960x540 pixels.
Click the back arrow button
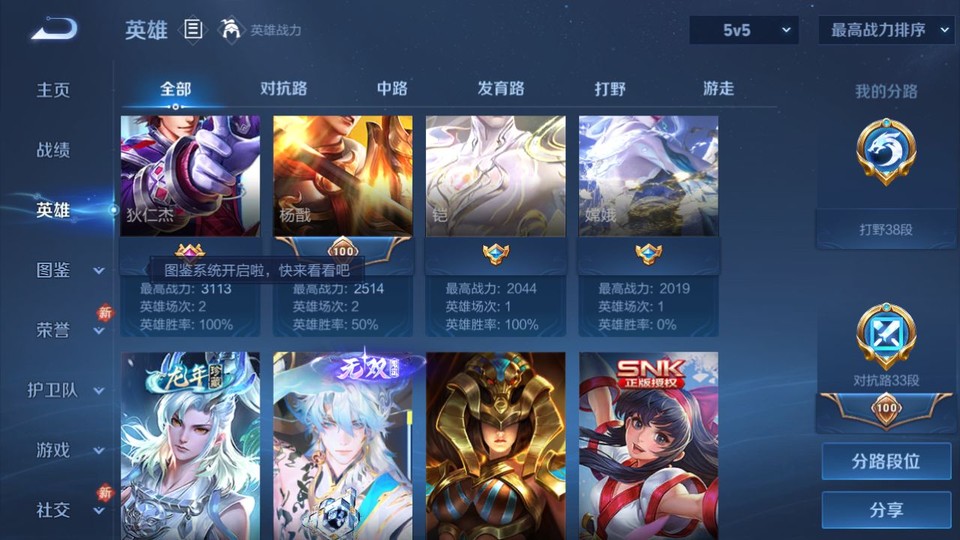click(x=54, y=30)
